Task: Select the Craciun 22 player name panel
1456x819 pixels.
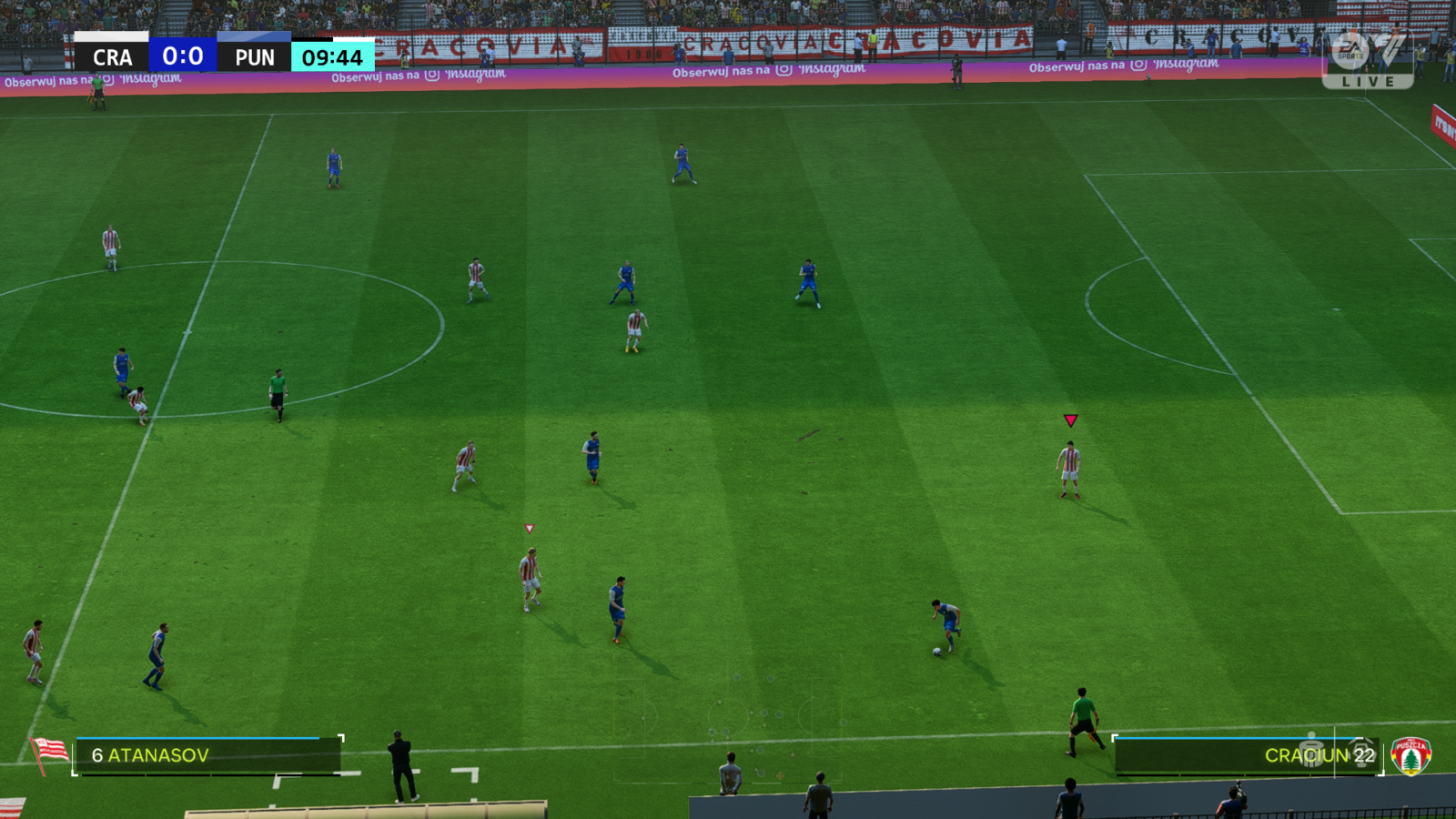Action: tap(1247, 756)
